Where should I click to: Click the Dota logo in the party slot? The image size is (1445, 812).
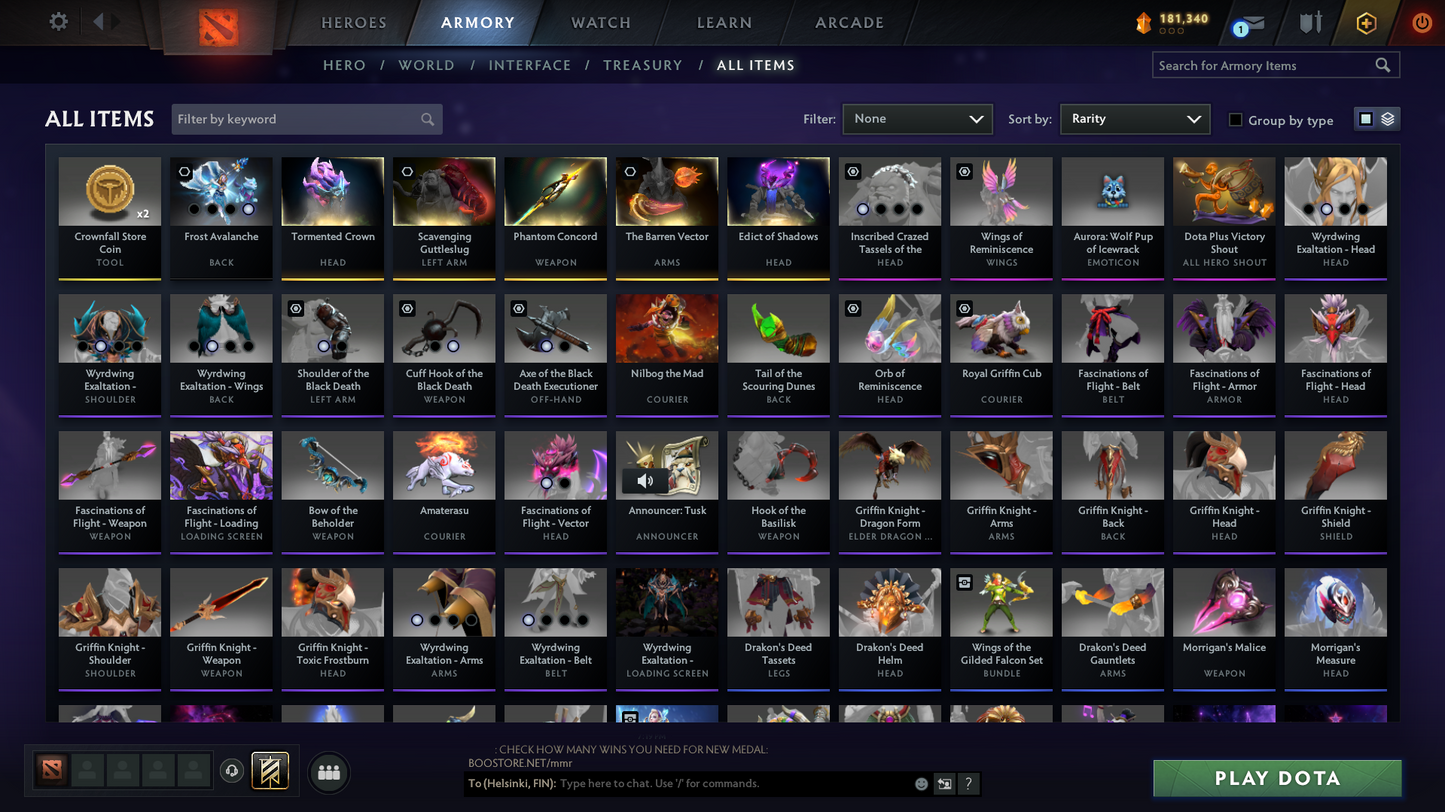click(51, 771)
